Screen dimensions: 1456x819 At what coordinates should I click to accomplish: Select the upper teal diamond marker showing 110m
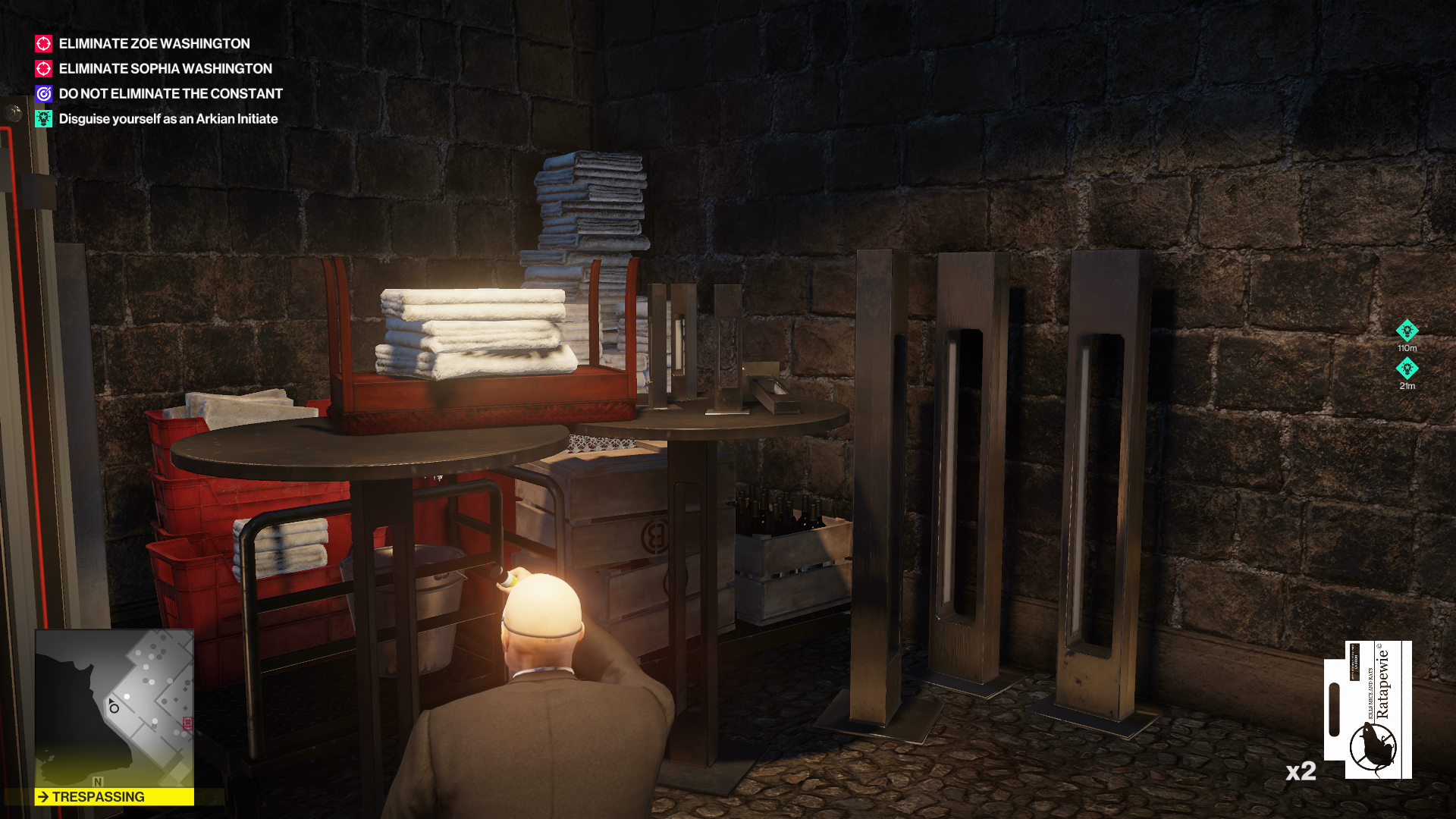pyautogui.click(x=1408, y=329)
